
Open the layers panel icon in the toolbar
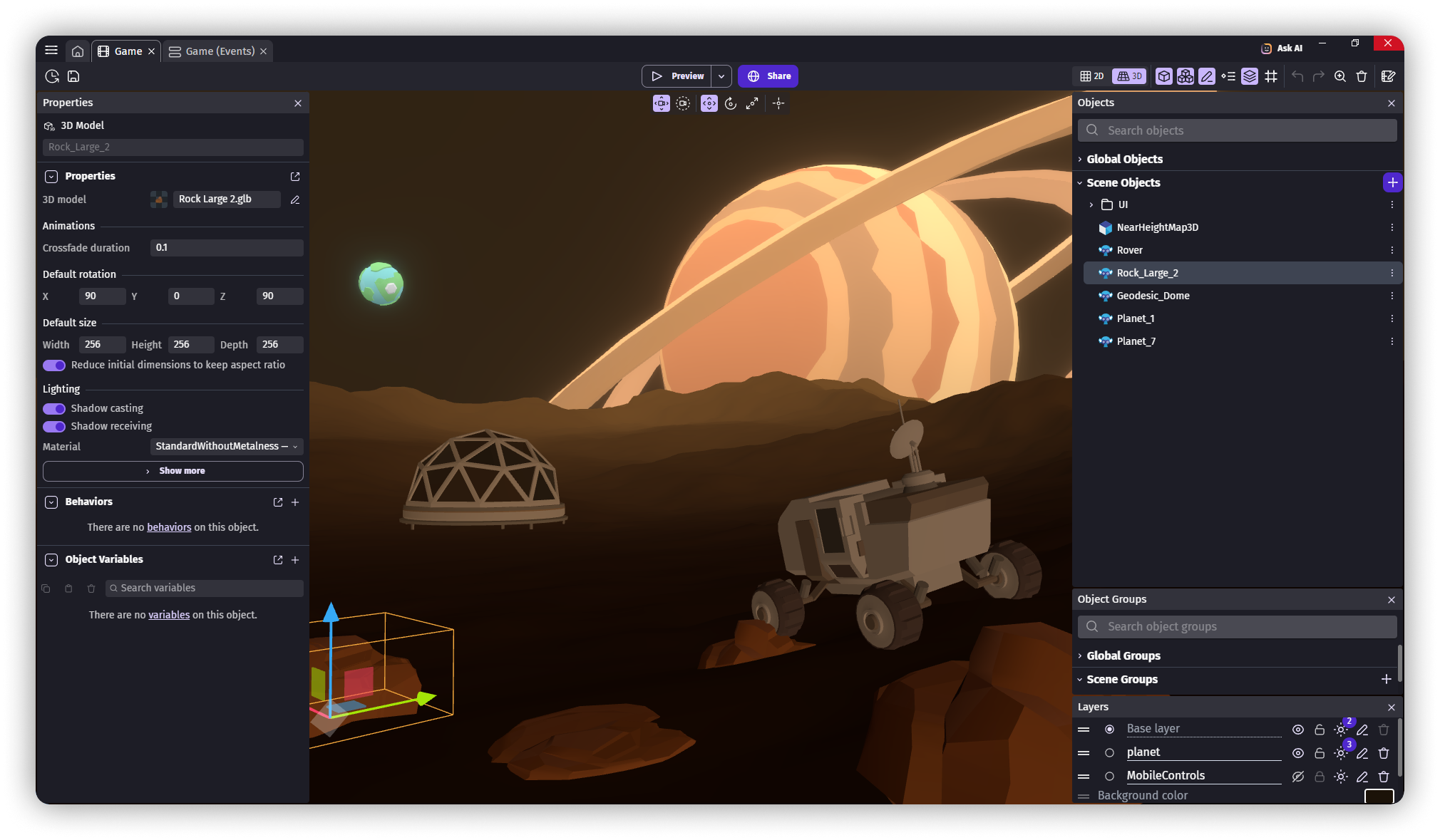[1250, 76]
